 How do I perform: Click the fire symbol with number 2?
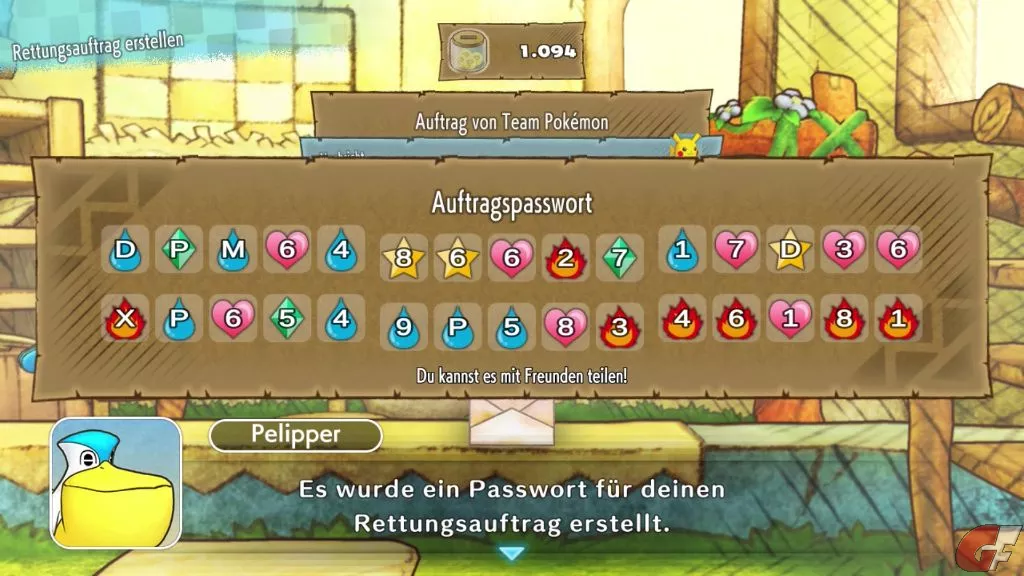click(x=566, y=259)
